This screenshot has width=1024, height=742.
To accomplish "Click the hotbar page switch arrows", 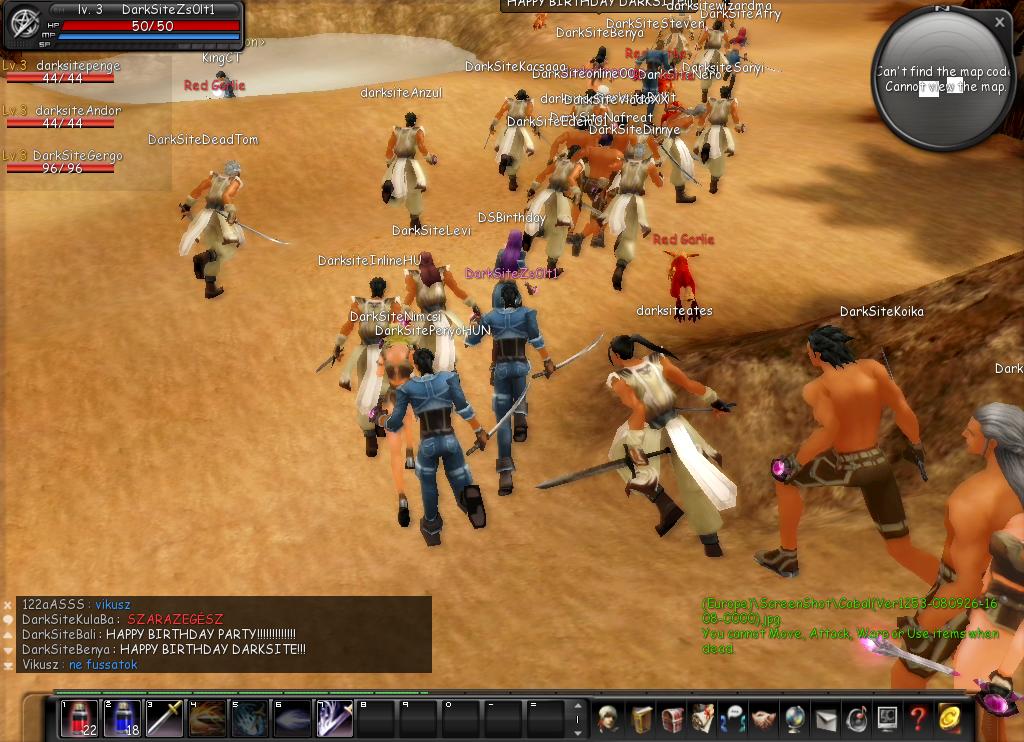I will (577, 719).
